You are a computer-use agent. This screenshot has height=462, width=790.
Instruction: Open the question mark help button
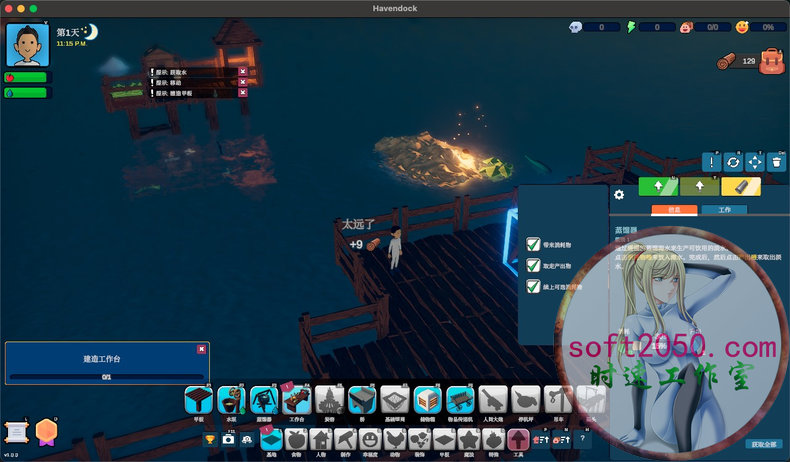(583, 439)
